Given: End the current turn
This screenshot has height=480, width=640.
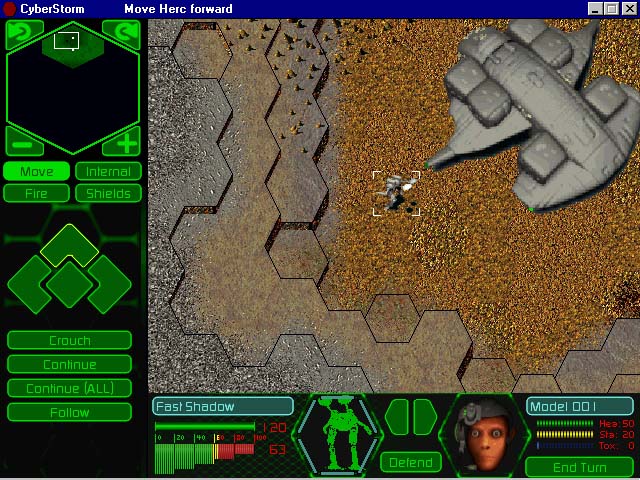Looking at the screenshot, I should (x=579, y=467).
